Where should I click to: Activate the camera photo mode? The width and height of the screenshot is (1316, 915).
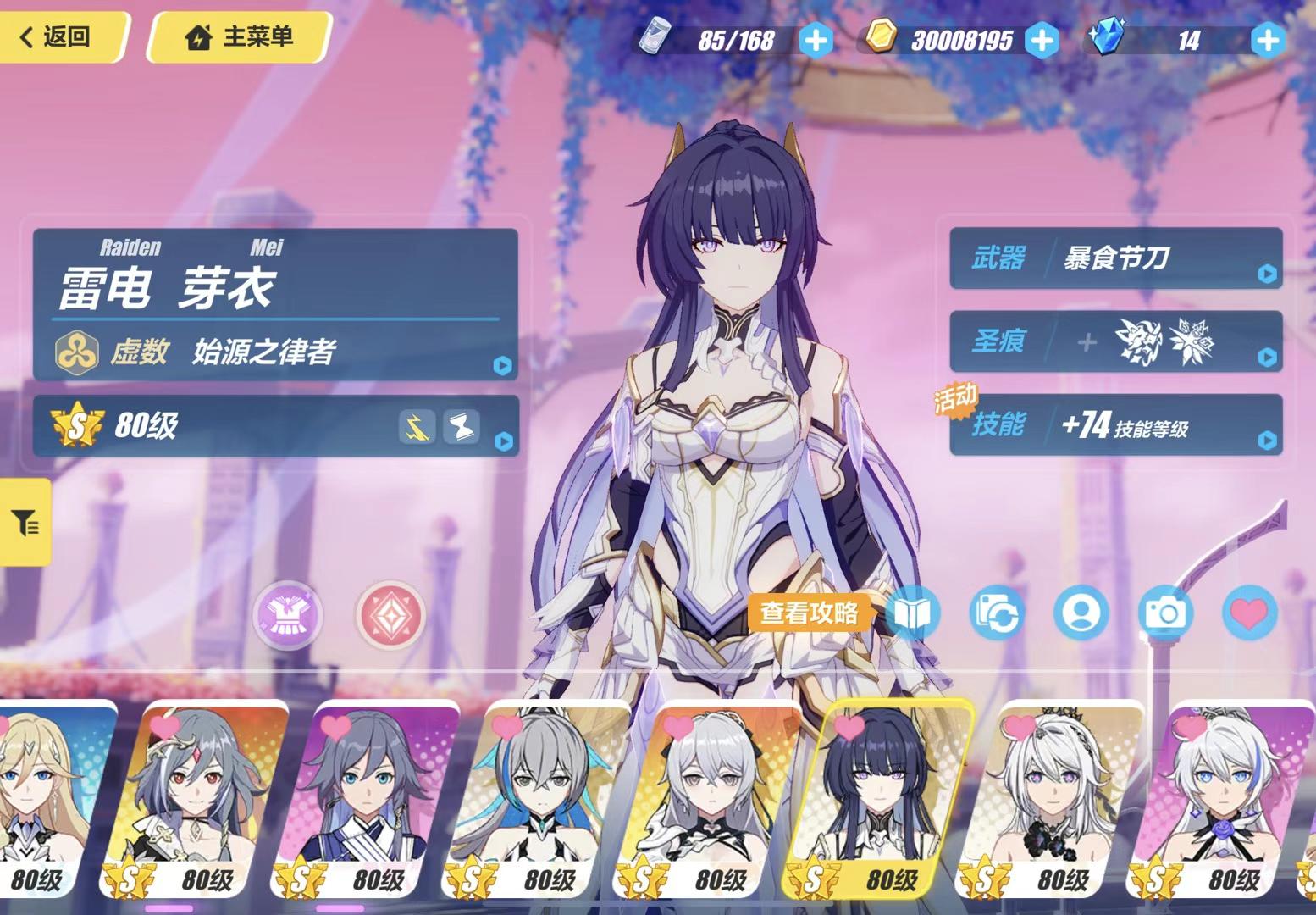tap(1165, 613)
